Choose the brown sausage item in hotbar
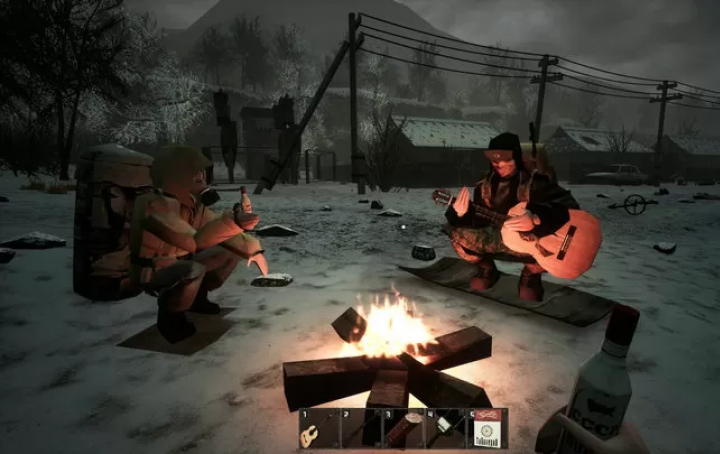The height and width of the screenshot is (454, 720). (x=404, y=428)
